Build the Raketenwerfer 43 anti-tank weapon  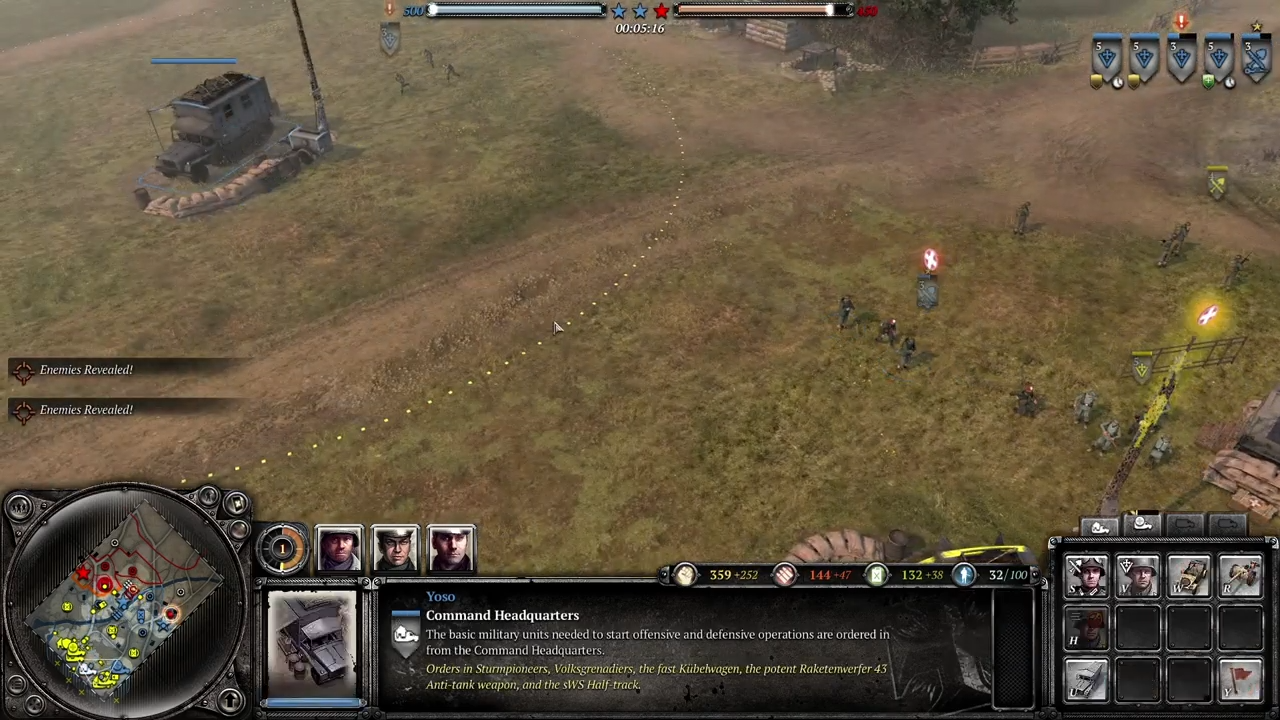pyautogui.click(x=1240, y=575)
